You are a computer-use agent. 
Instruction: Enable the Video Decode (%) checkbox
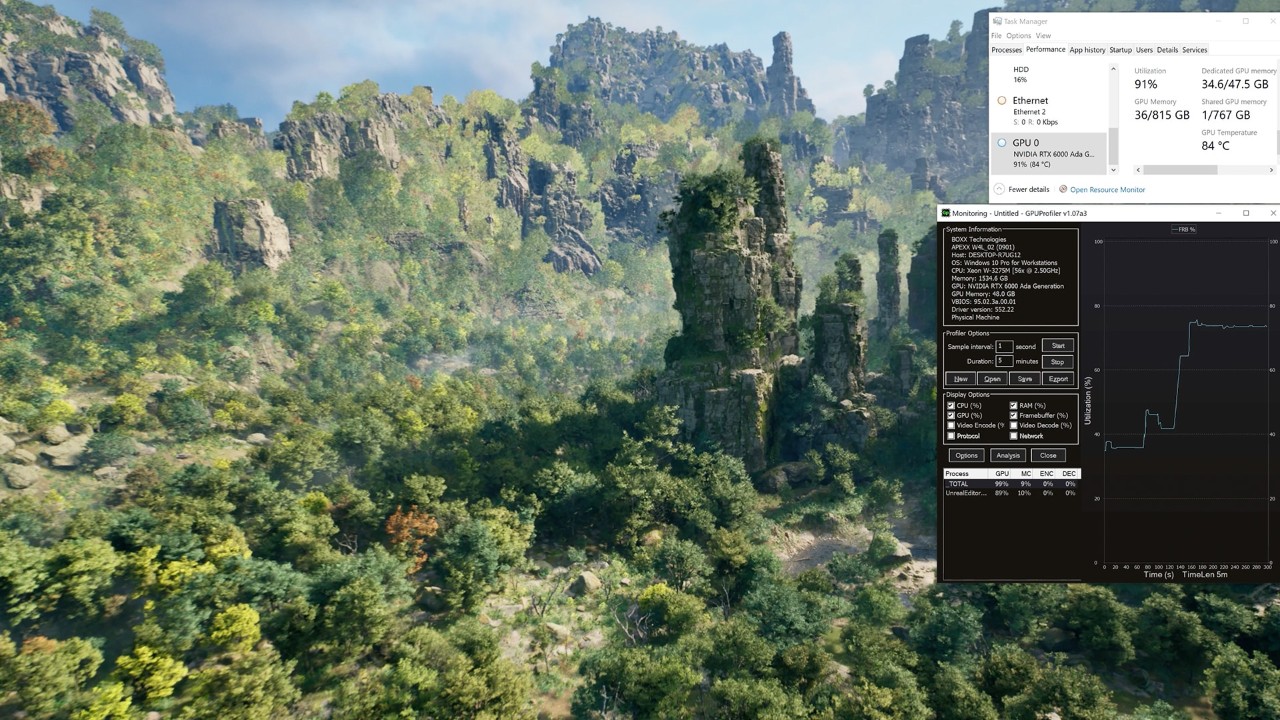(1014, 425)
